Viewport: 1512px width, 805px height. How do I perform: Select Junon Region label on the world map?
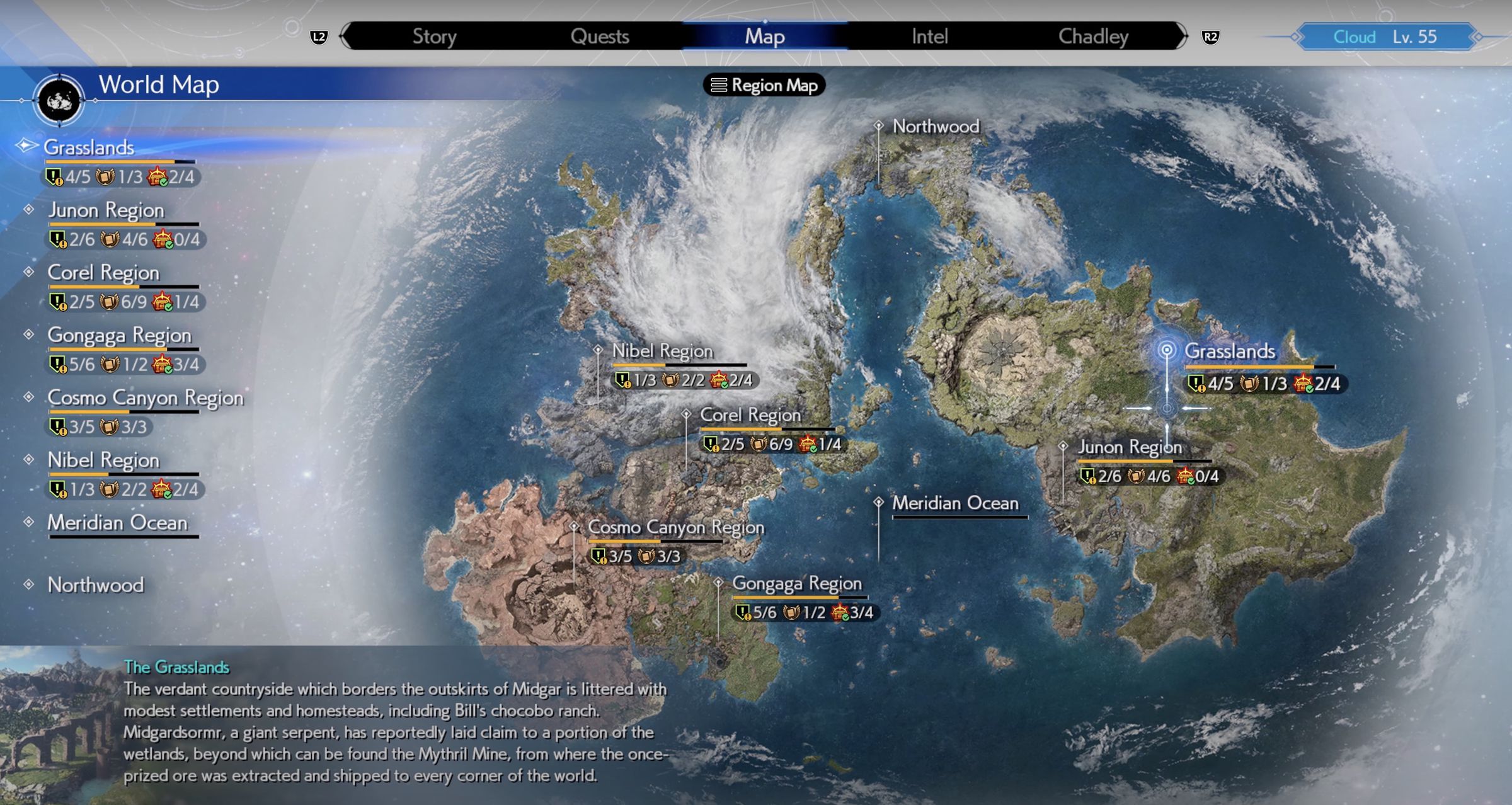tap(1130, 447)
